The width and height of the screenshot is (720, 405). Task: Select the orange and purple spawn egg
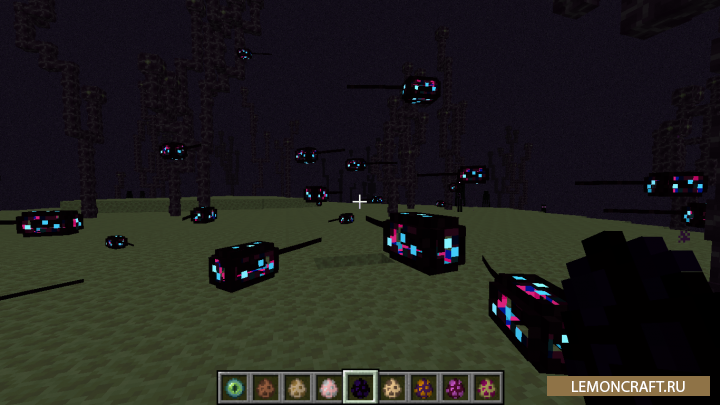(x=423, y=387)
